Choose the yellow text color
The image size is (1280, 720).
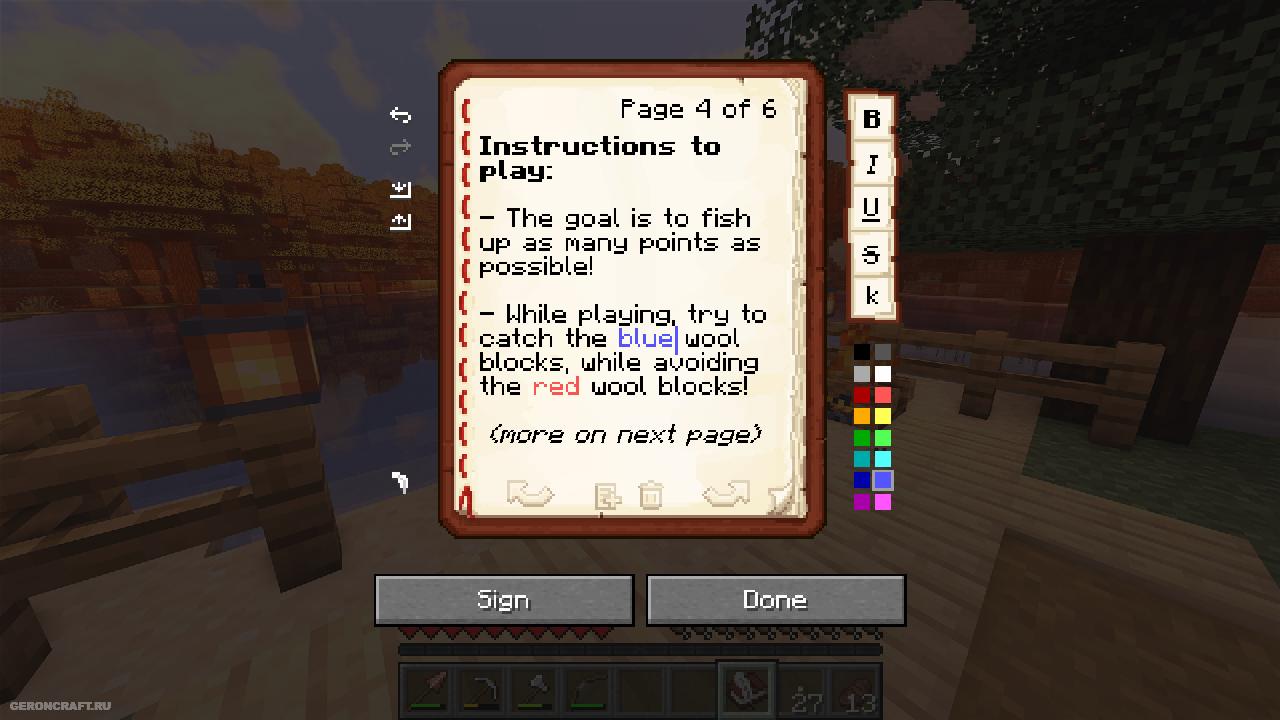883,416
